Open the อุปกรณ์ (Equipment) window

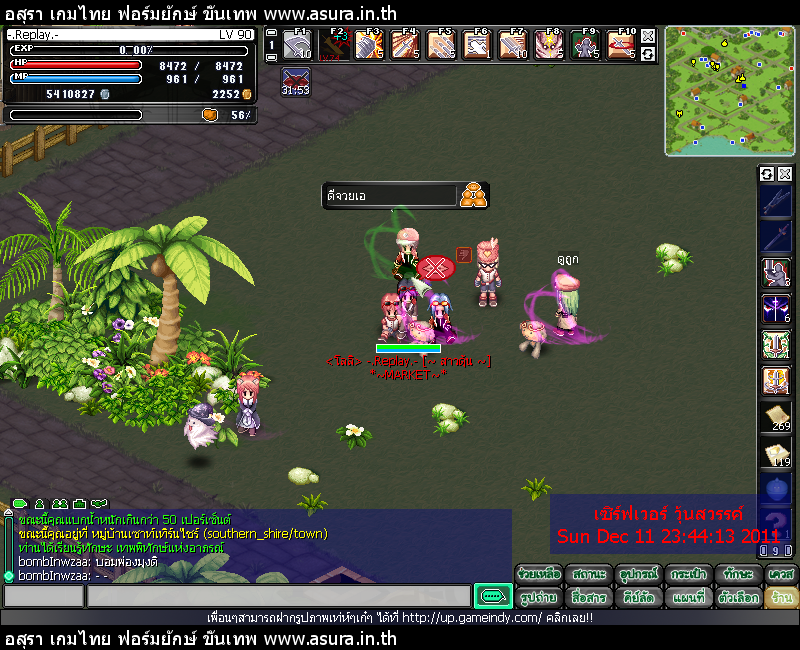[640, 574]
